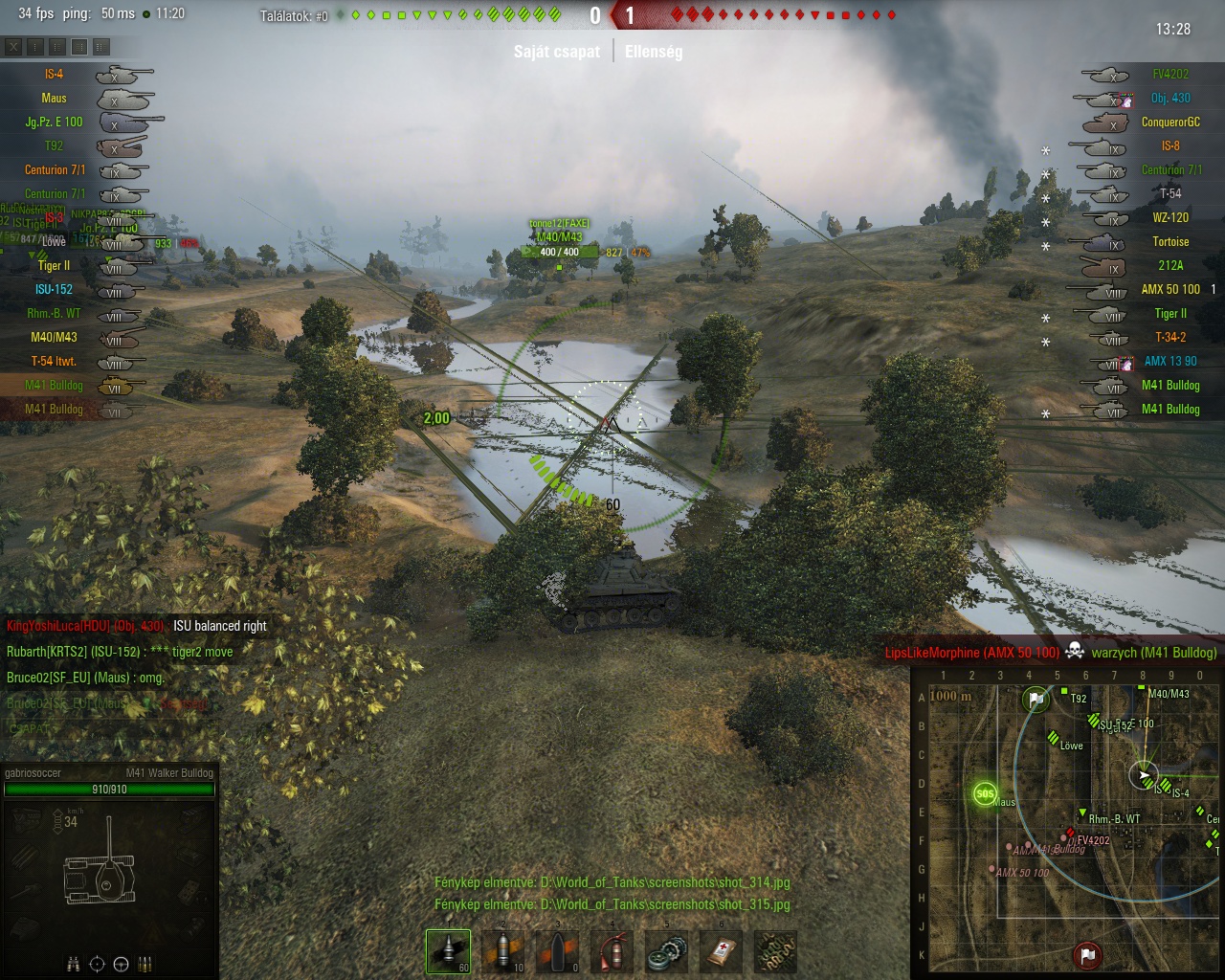Use the fire extinguisher consumable
1225x980 pixels.
[x=612, y=951]
